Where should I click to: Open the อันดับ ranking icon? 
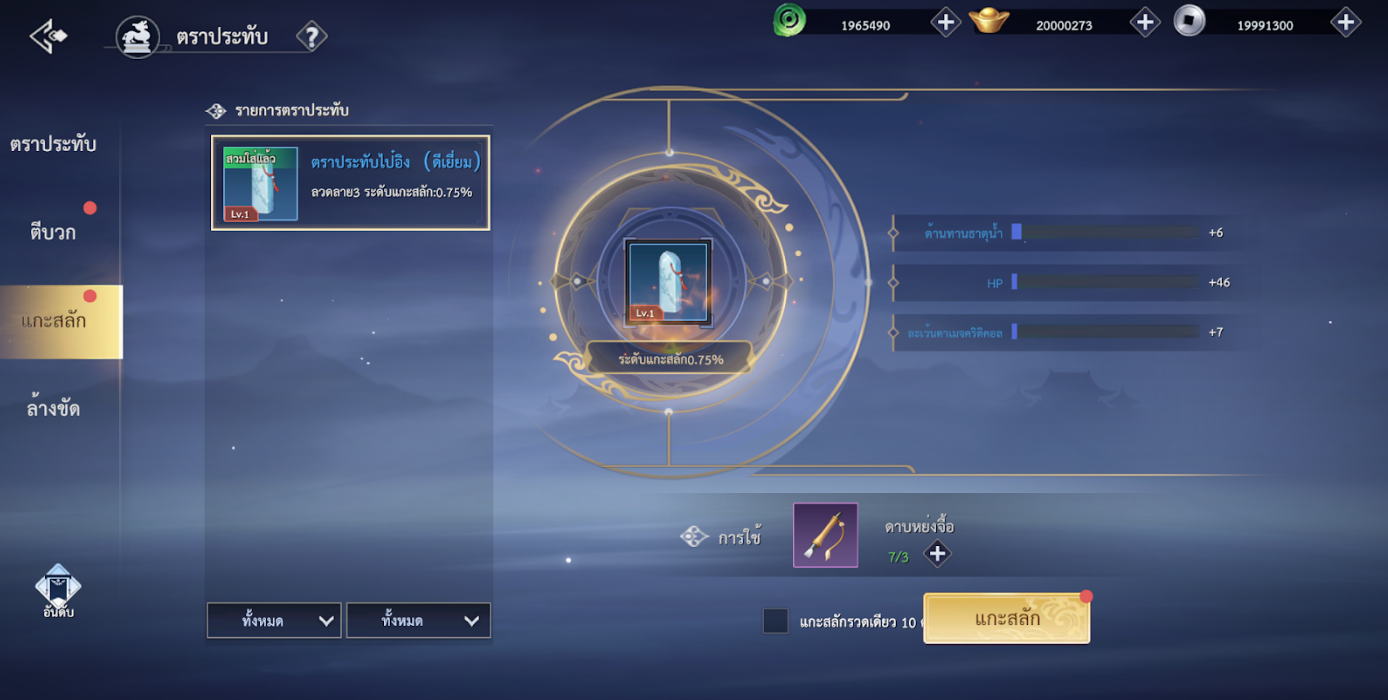tap(58, 591)
